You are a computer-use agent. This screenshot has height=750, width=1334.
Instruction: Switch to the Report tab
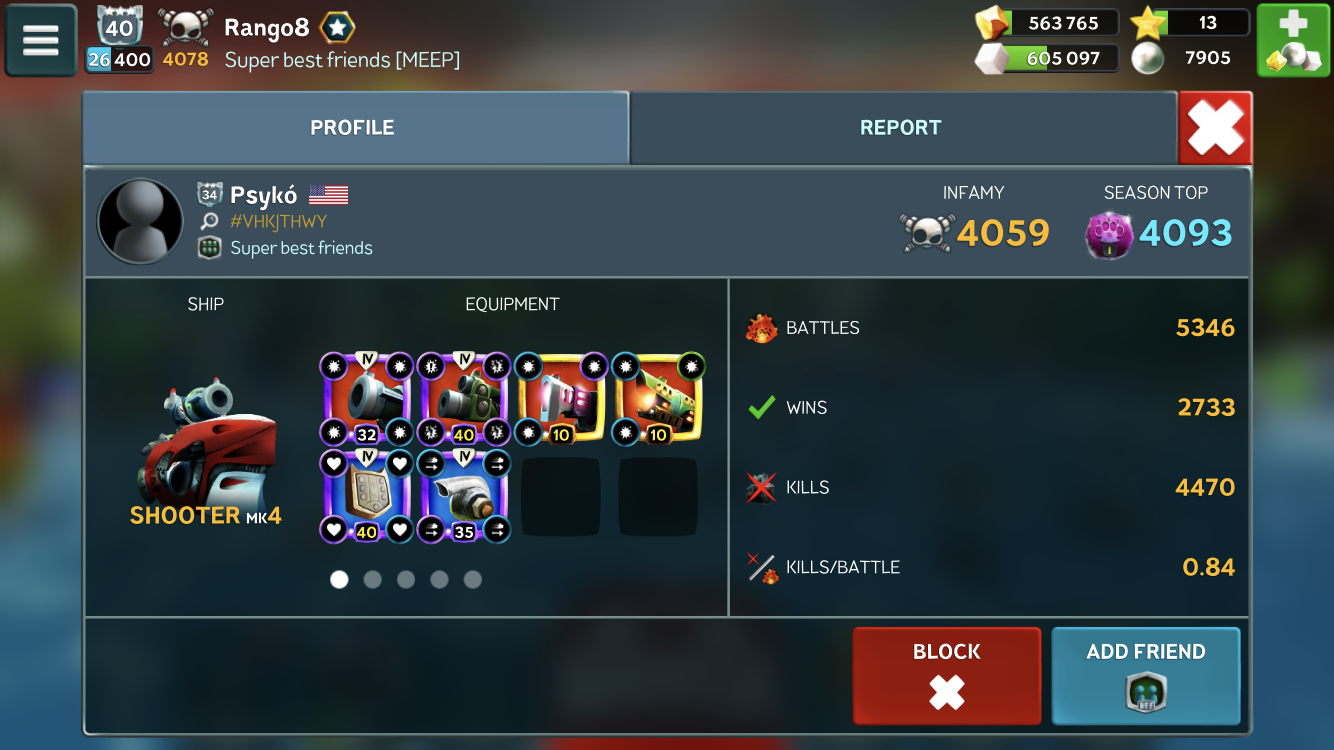900,128
